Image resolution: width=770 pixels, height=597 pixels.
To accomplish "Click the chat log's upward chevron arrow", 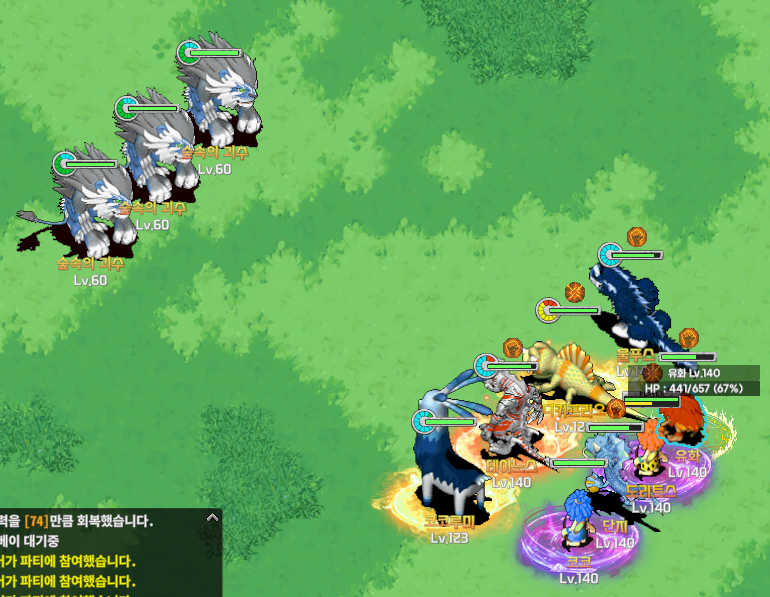I will (x=211, y=518).
